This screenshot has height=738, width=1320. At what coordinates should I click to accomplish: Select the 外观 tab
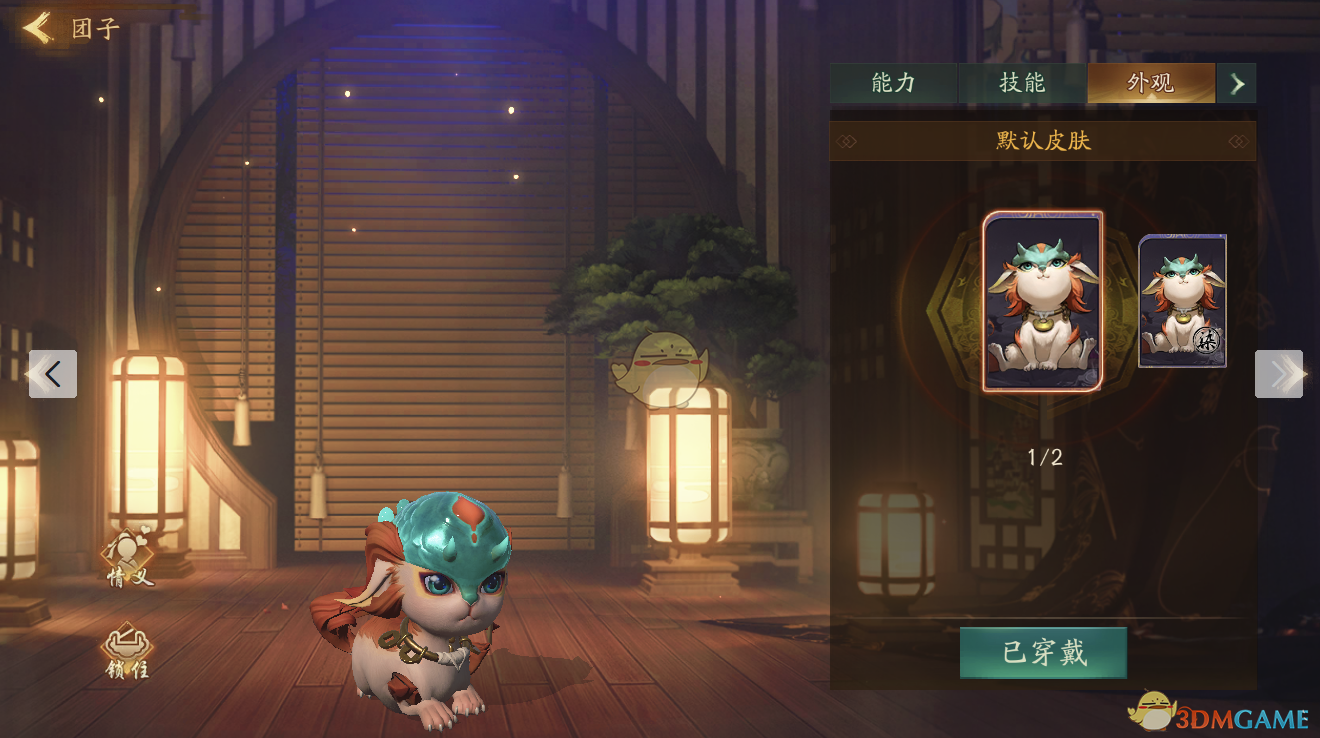[1150, 83]
